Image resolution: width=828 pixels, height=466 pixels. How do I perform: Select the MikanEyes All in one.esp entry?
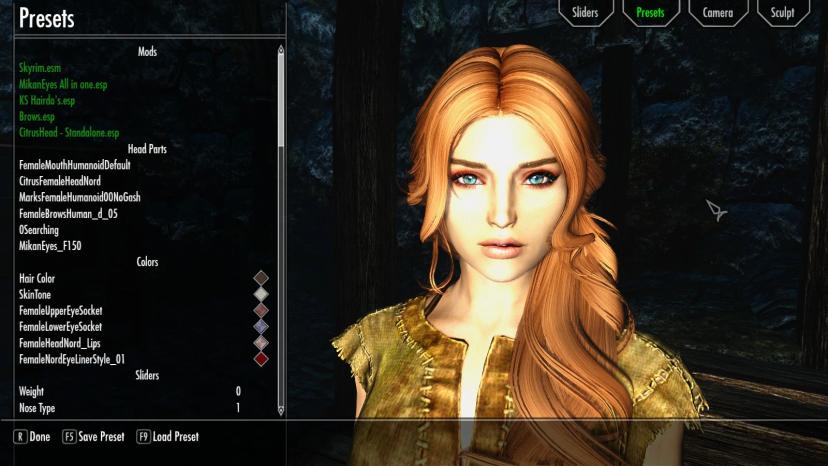tap(63, 84)
